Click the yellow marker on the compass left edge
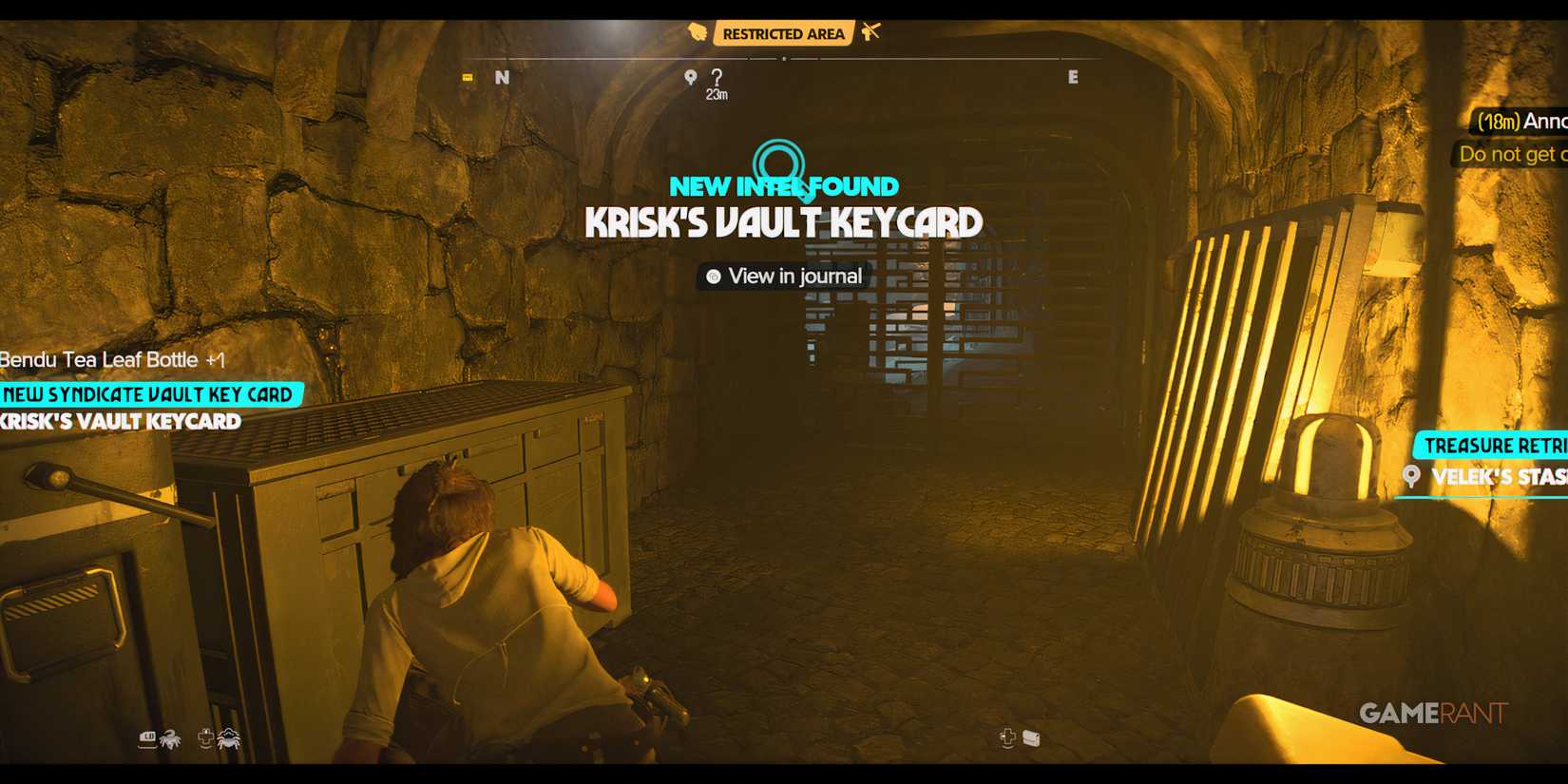 click(x=467, y=77)
